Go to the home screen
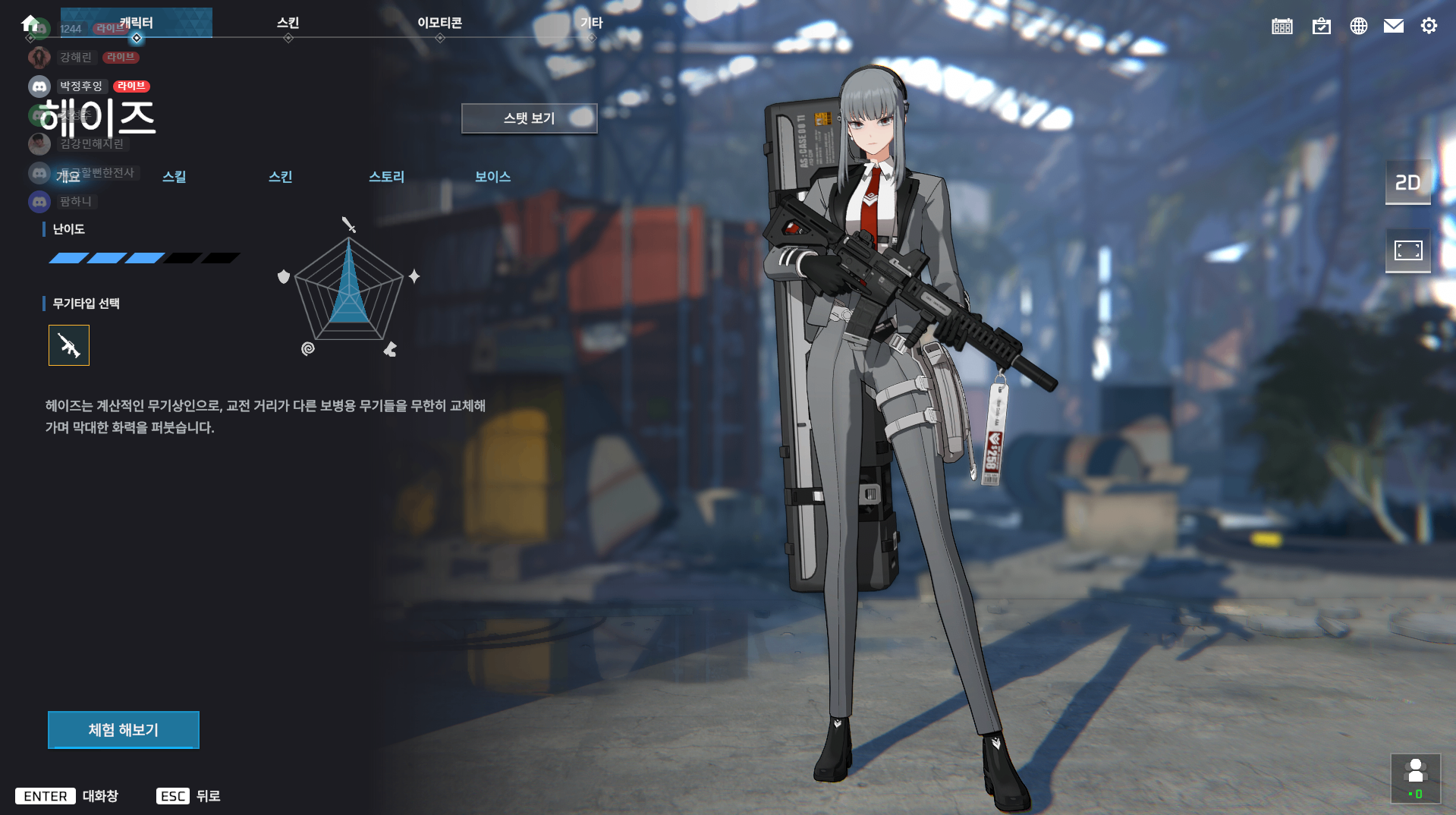The width and height of the screenshot is (1456, 815). point(30,24)
